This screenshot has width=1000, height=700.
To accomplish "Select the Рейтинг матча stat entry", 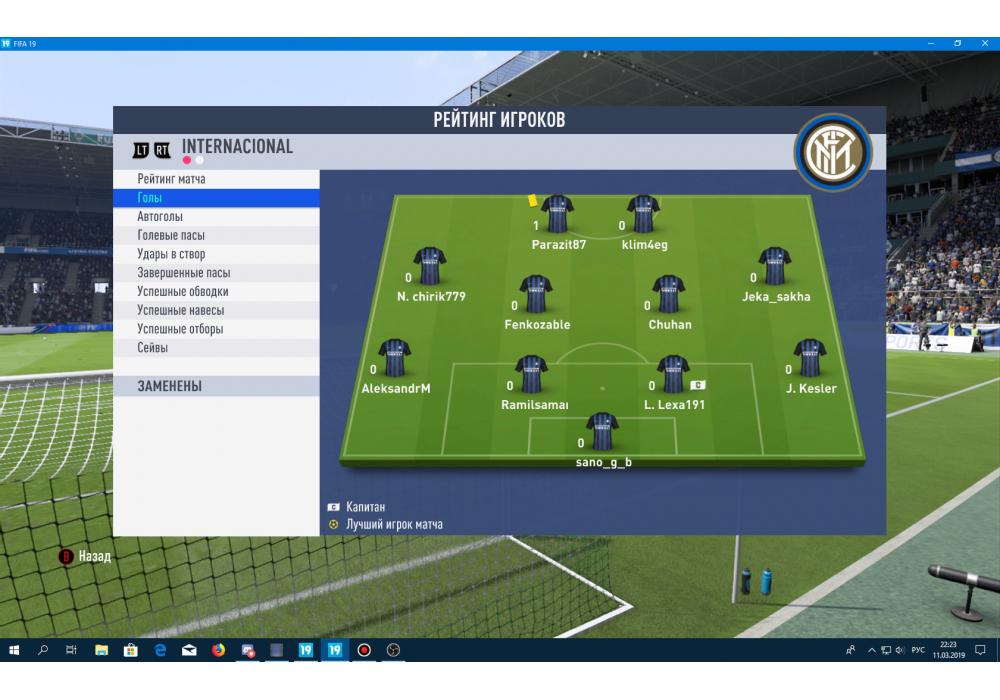I will 171,179.
